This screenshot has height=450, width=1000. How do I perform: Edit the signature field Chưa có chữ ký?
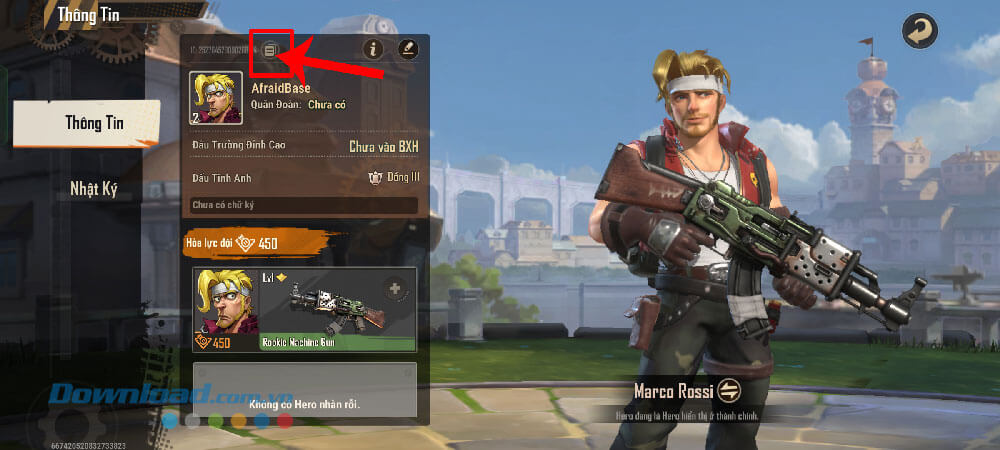[x=304, y=205]
